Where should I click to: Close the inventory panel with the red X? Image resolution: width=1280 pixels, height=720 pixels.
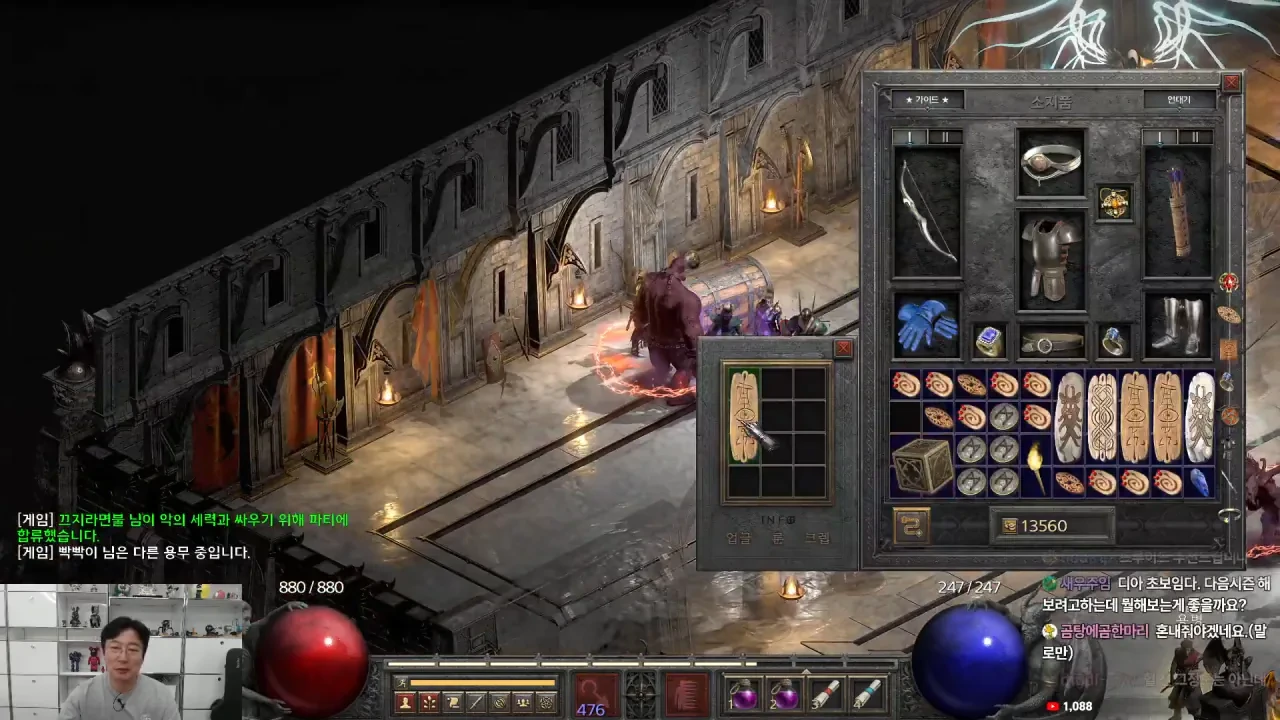click(1231, 83)
